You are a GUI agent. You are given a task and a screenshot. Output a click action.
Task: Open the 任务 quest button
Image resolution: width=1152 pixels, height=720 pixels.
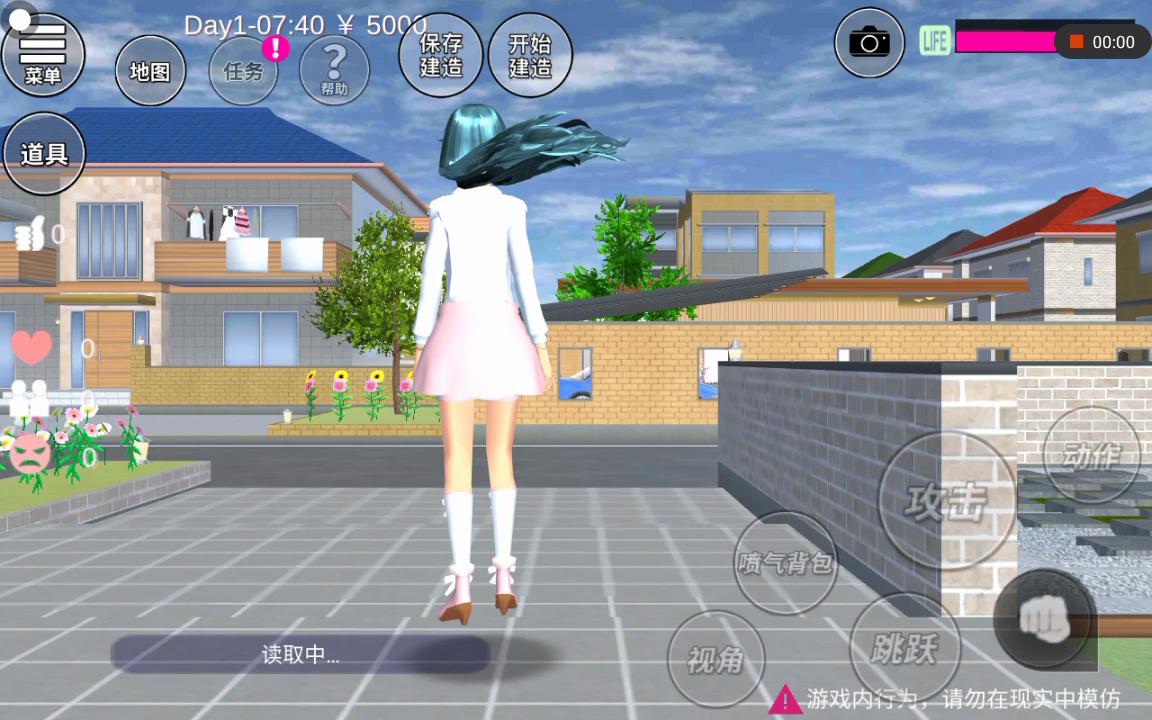[243, 71]
